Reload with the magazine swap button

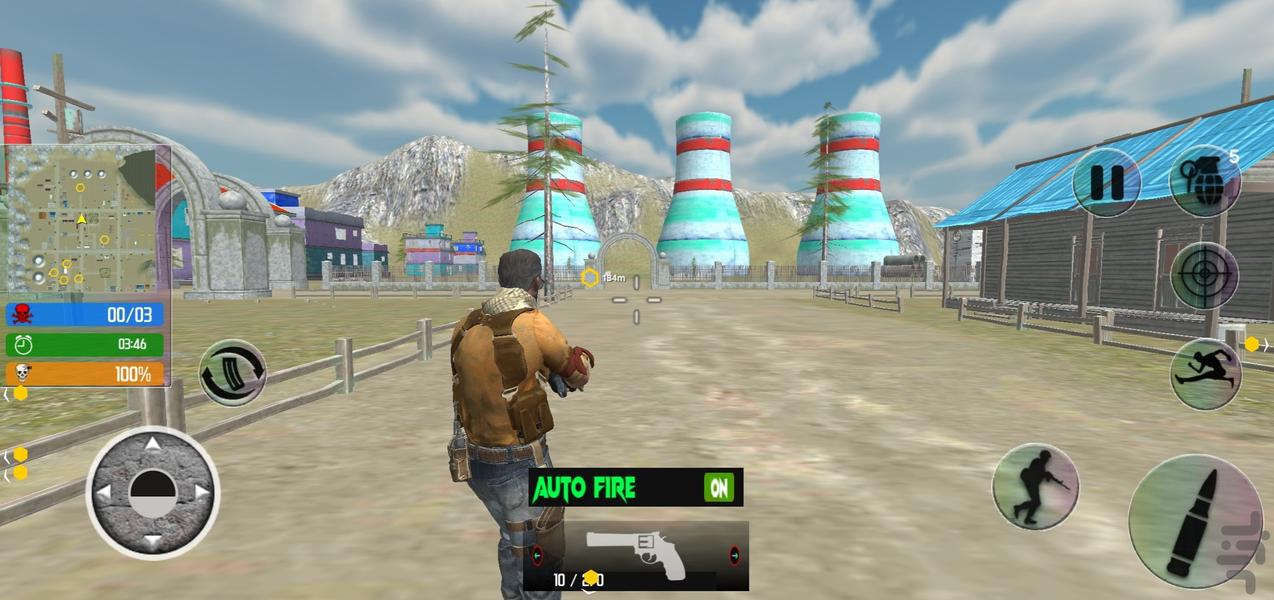pyautogui.click(x=233, y=373)
